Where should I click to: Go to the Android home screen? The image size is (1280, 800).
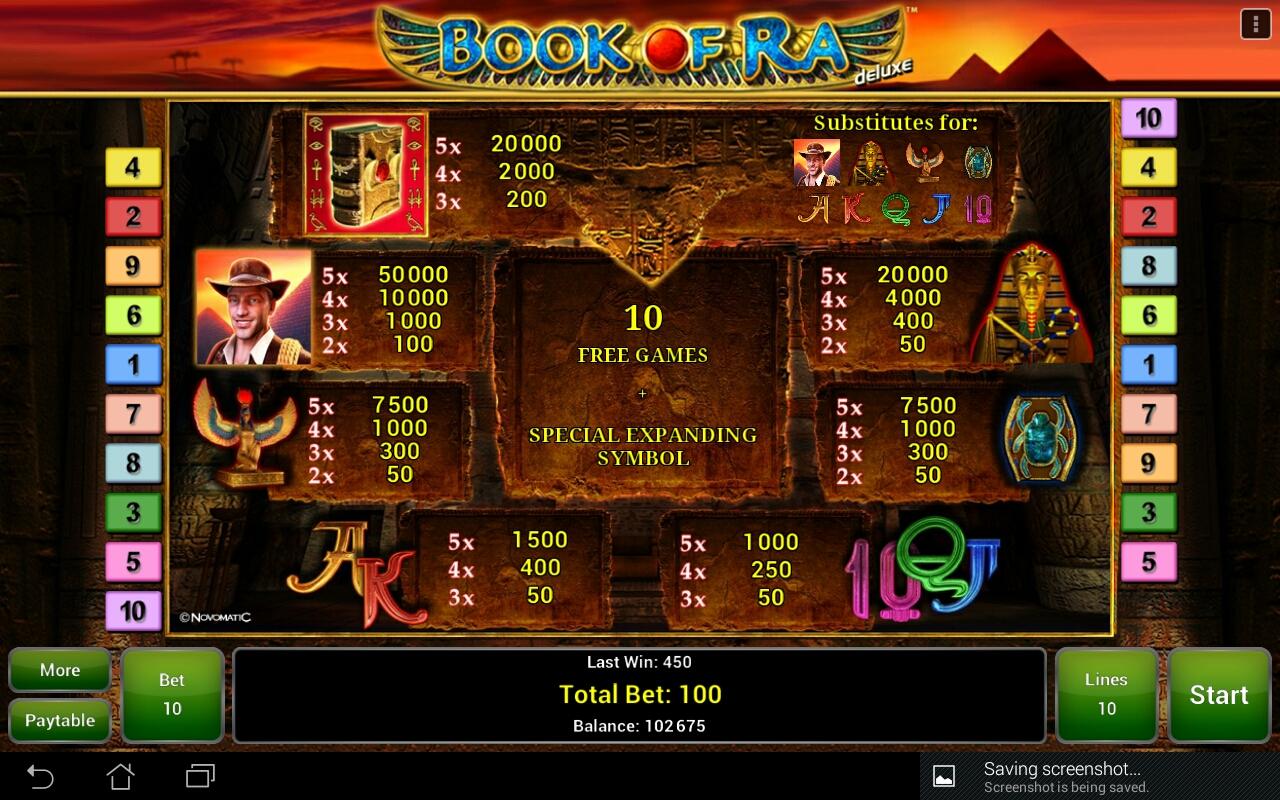[120, 776]
